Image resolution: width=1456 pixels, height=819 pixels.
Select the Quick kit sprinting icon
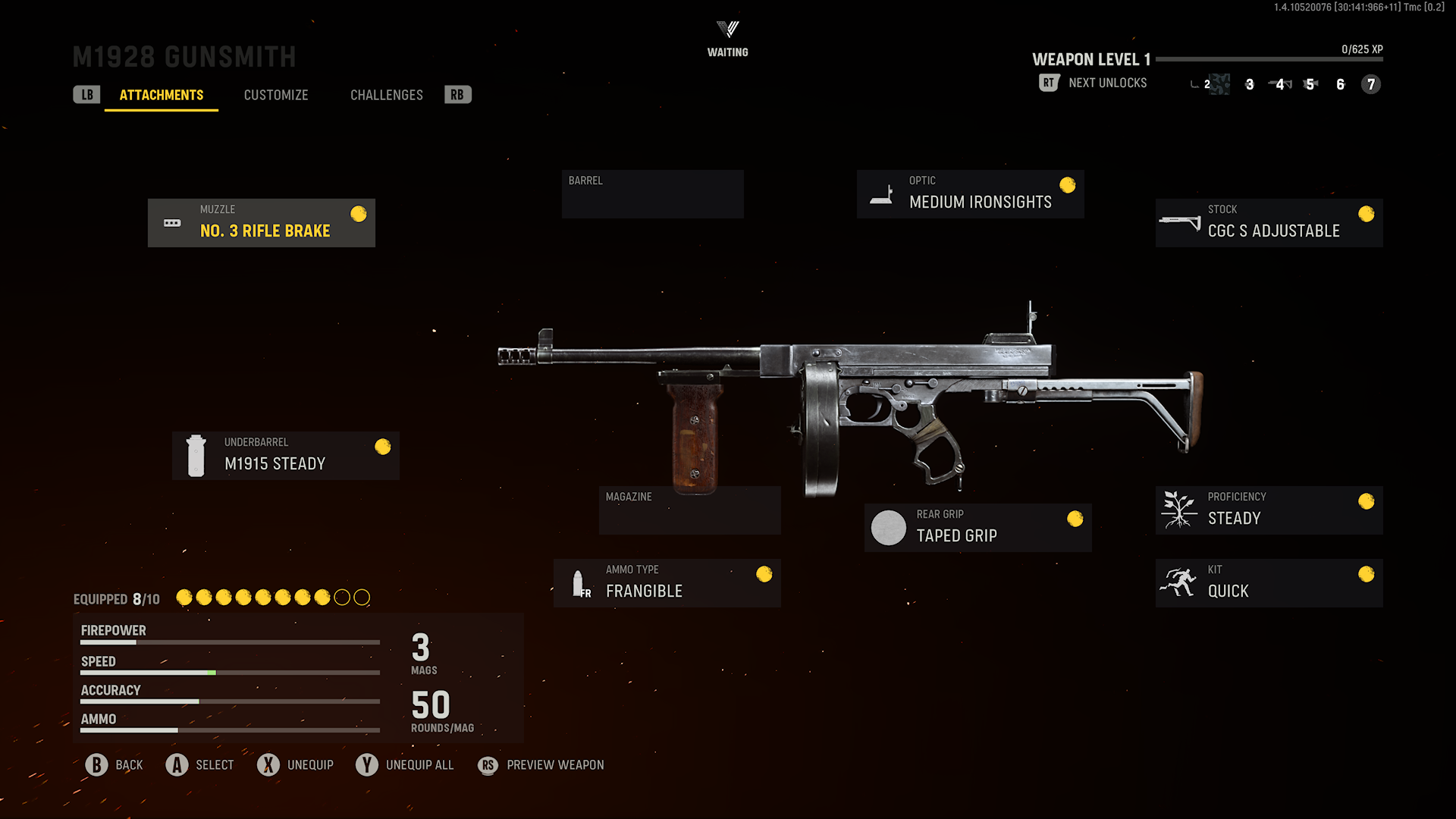pyautogui.click(x=1178, y=582)
